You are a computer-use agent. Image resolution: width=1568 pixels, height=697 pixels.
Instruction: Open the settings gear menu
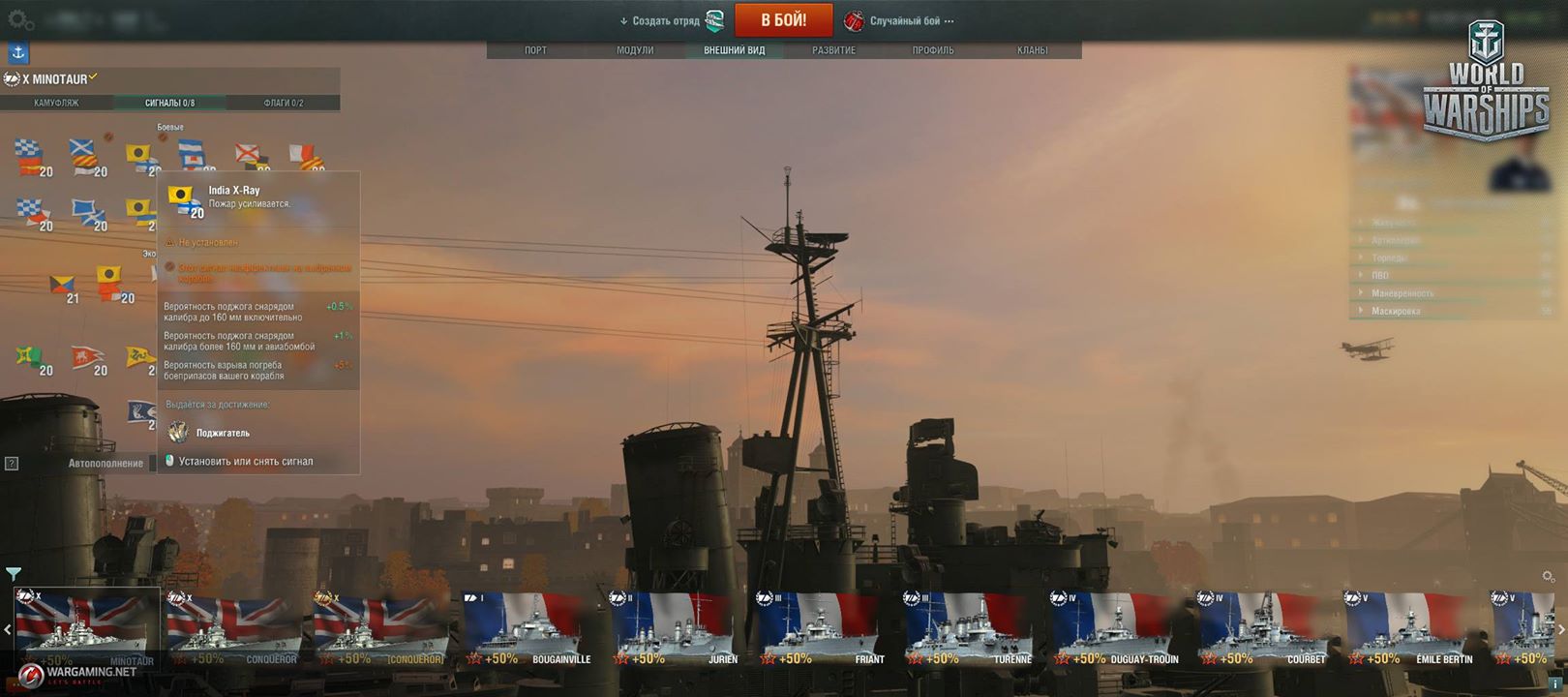19,19
